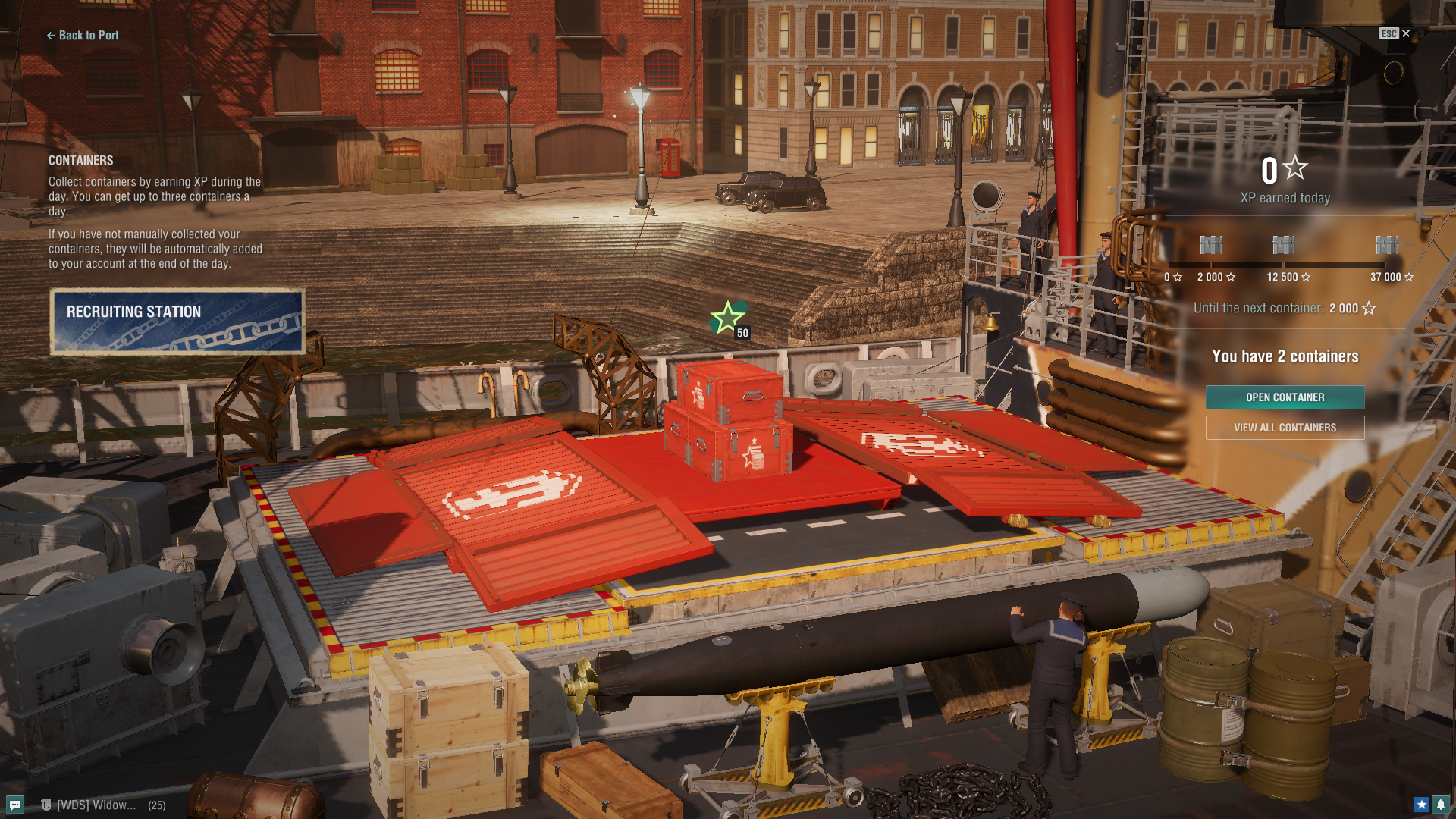Click the blue star icon
1456x819 pixels.
1421,805
